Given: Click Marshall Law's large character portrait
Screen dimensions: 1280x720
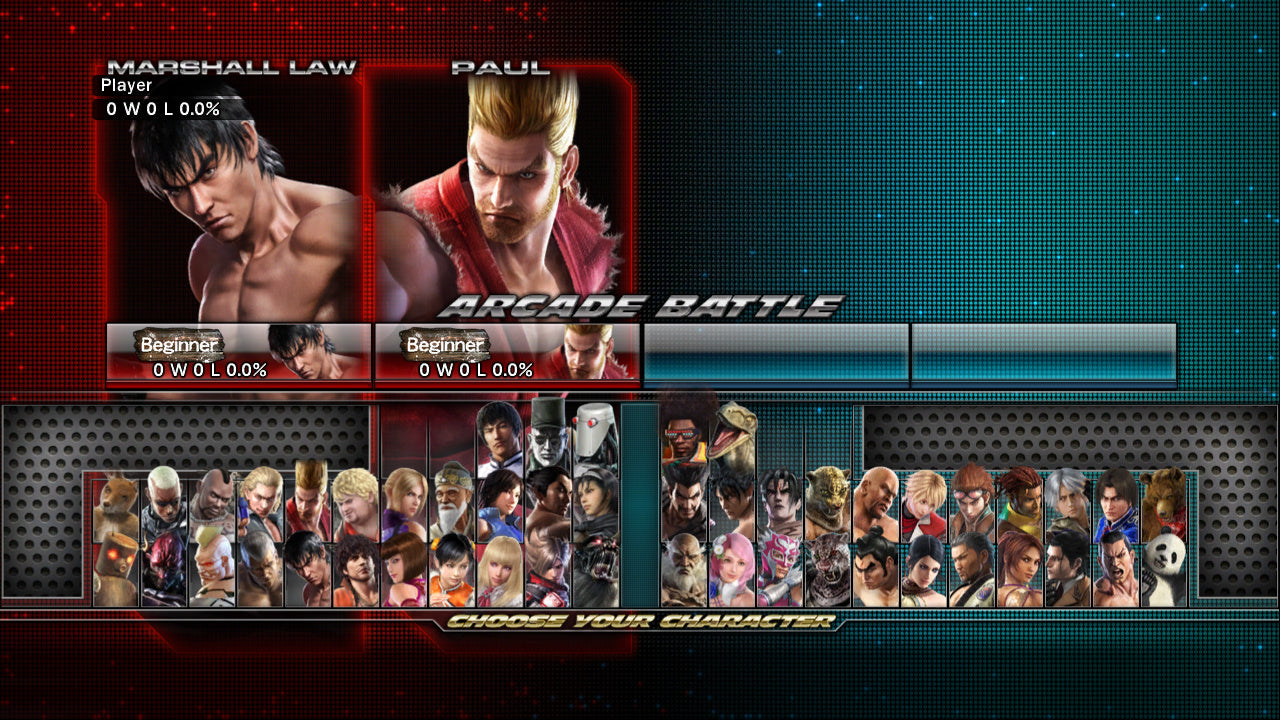Looking at the screenshot, I should (x=230, y=200).
